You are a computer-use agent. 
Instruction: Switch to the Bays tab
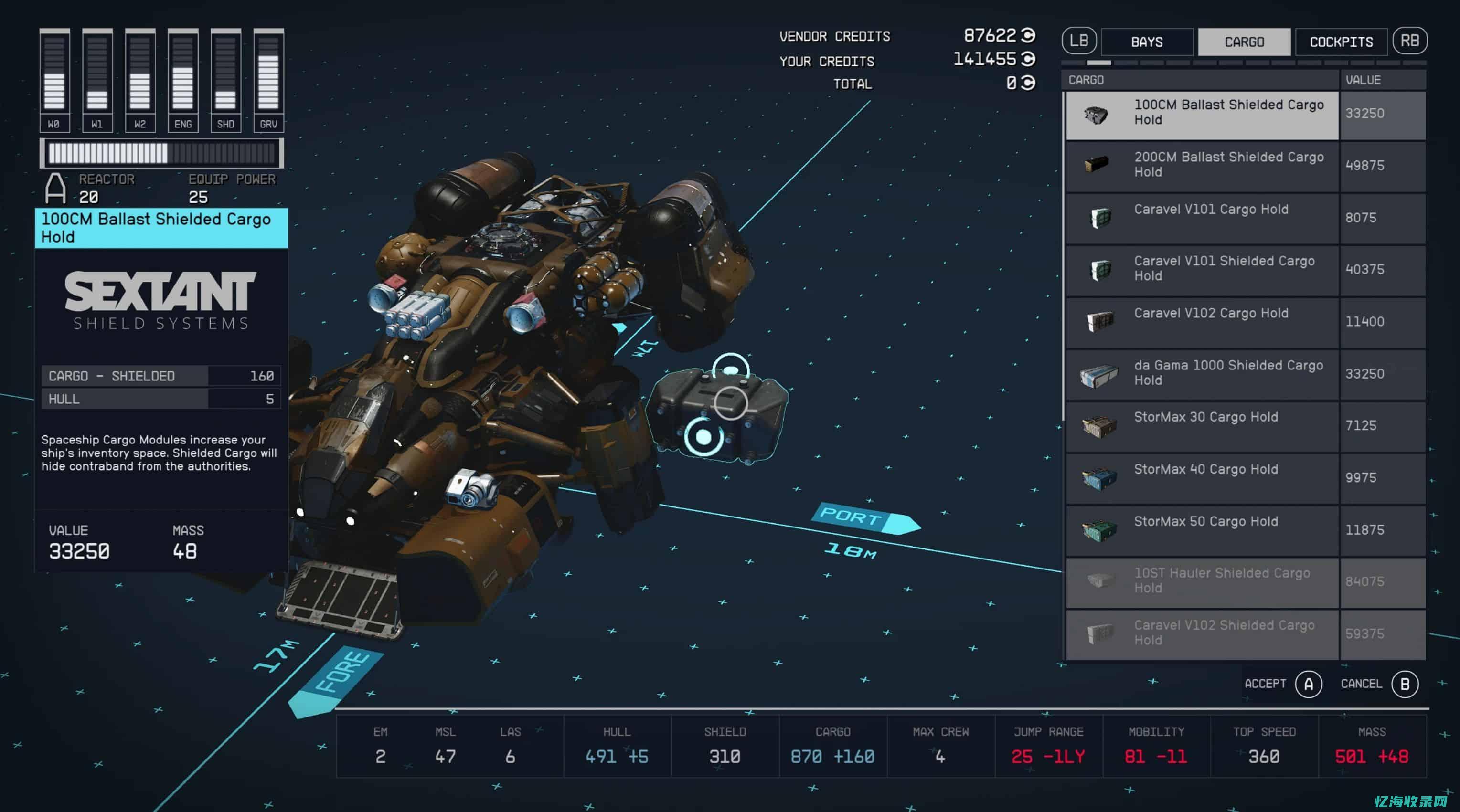point(1147,42)
